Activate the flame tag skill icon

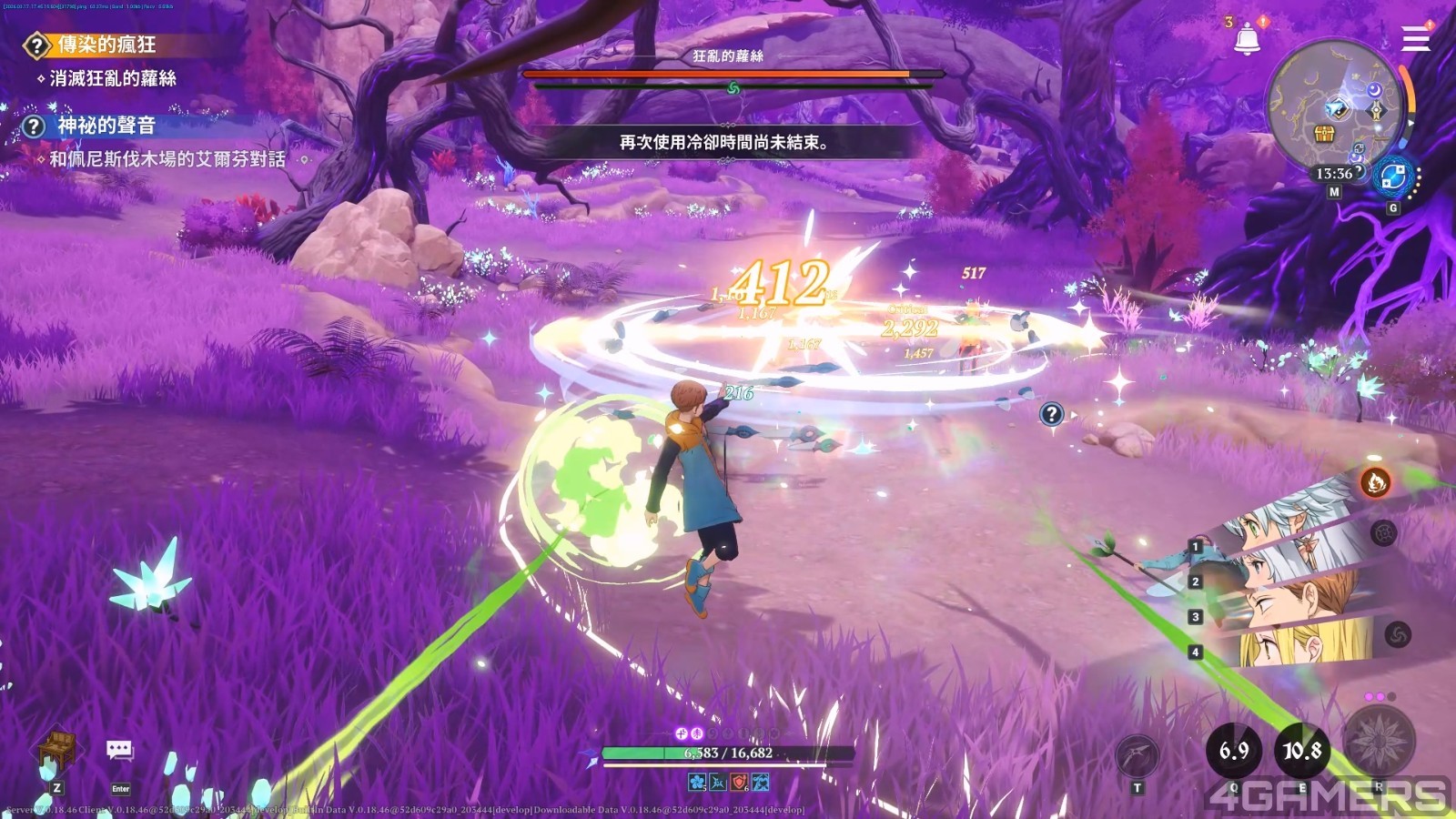coord(1375,481)
